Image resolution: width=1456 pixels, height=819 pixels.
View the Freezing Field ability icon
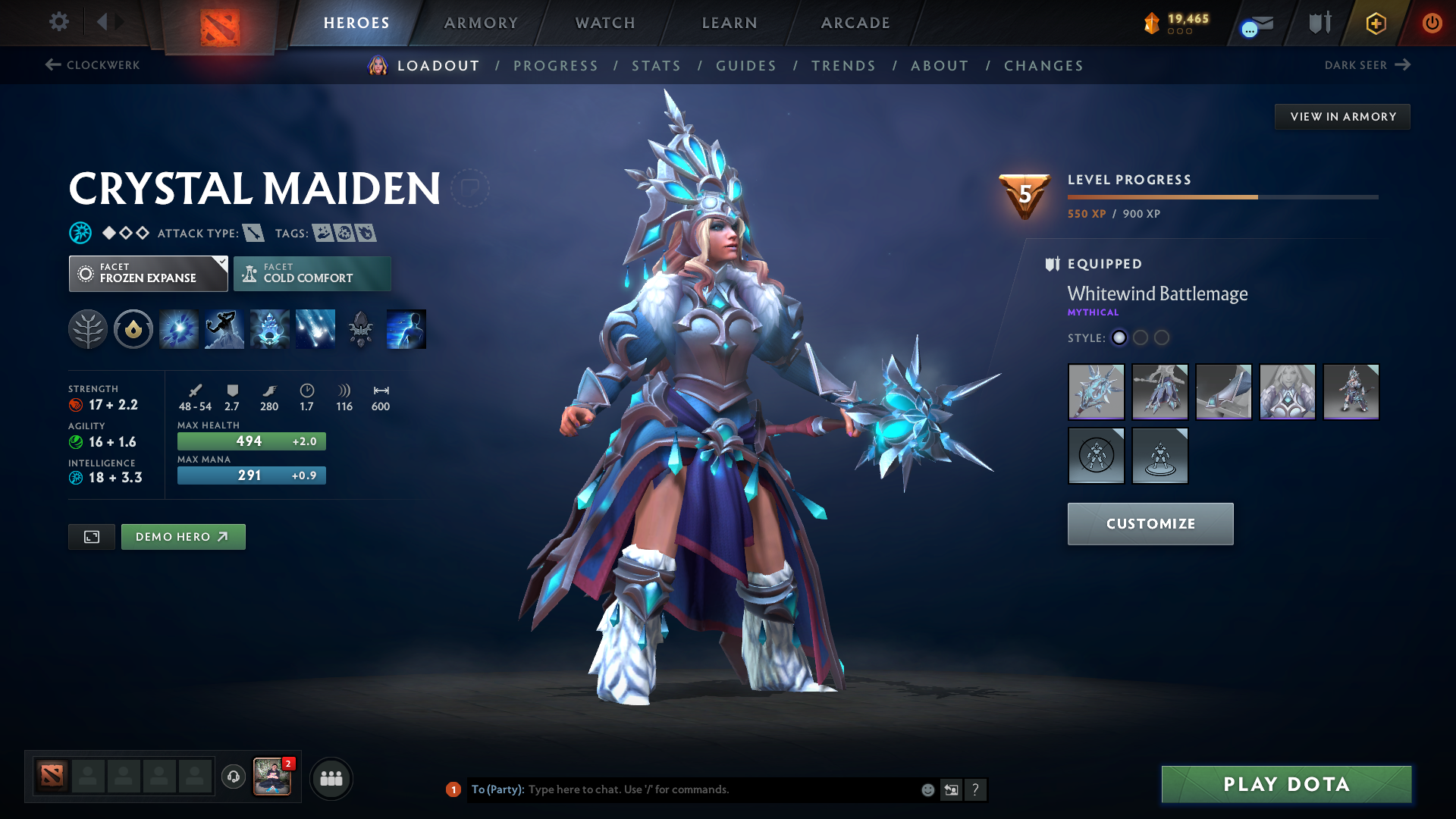point(315,329)
